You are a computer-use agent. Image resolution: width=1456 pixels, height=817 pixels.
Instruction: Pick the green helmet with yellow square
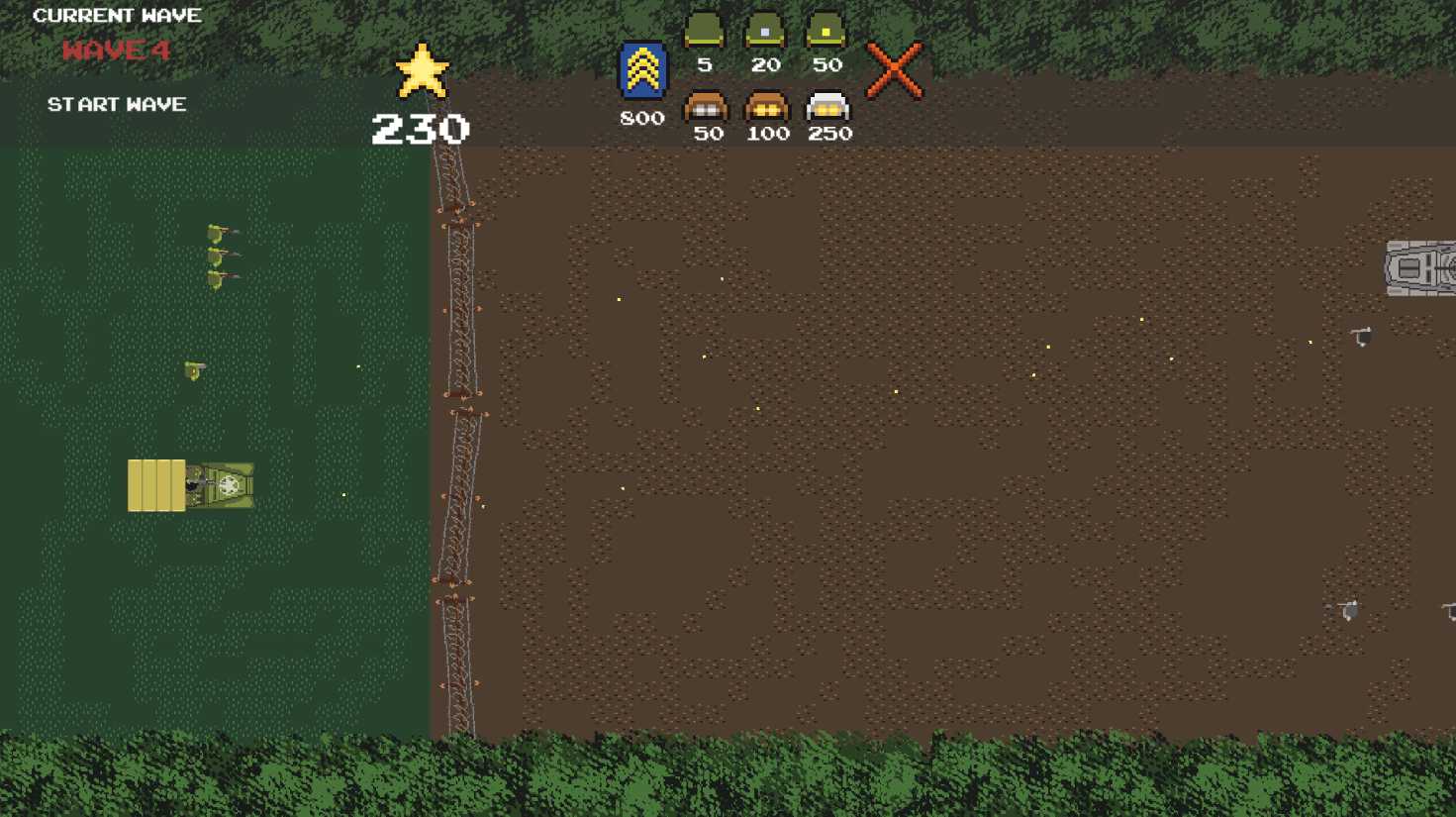click(825, 31)
